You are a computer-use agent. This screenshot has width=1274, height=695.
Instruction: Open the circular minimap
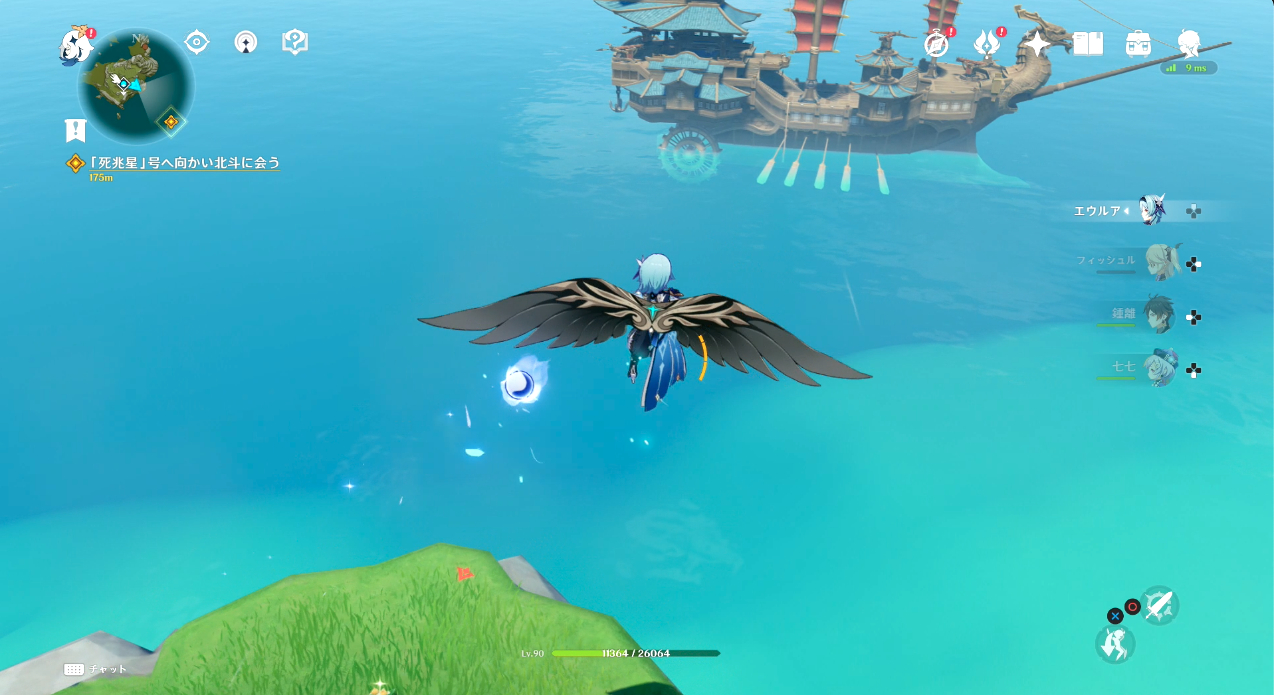tap(135, 87)
